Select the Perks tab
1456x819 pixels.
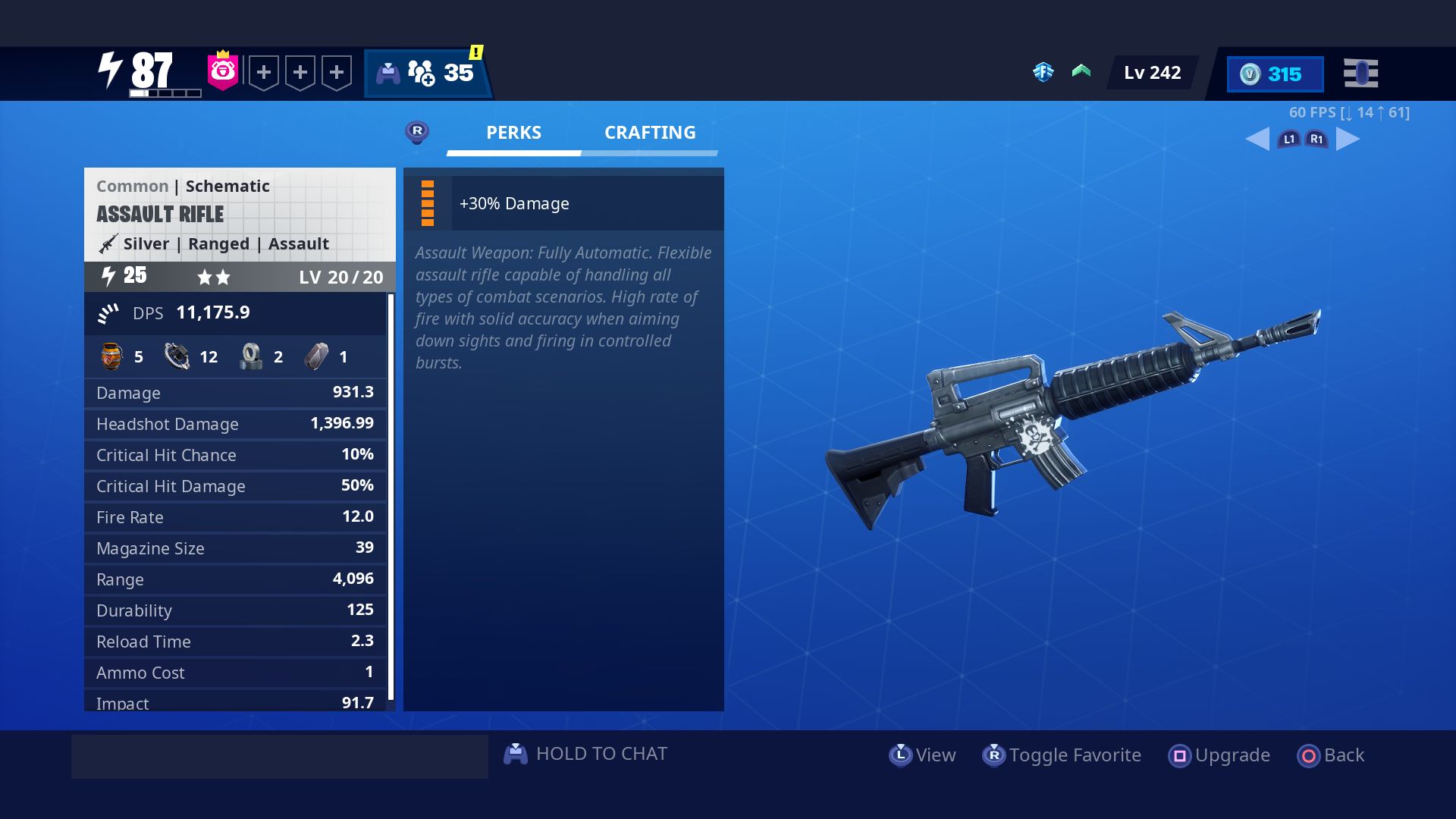(x=513, y=133)
